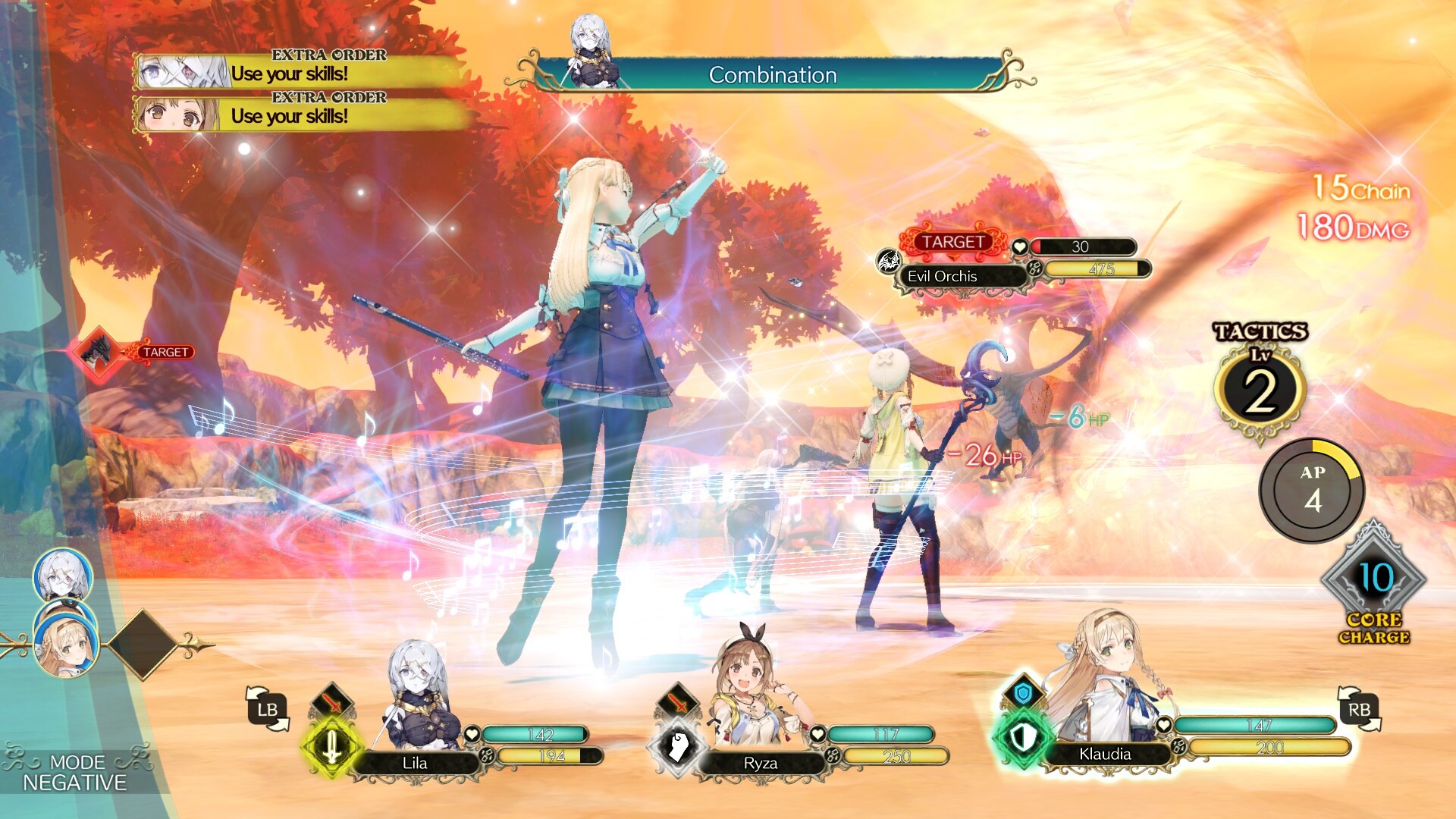Image resolution: width=1456 pixels, height=819 pixels.
Task: Select the Combination banner at the top
Action: tap(772, 75)
